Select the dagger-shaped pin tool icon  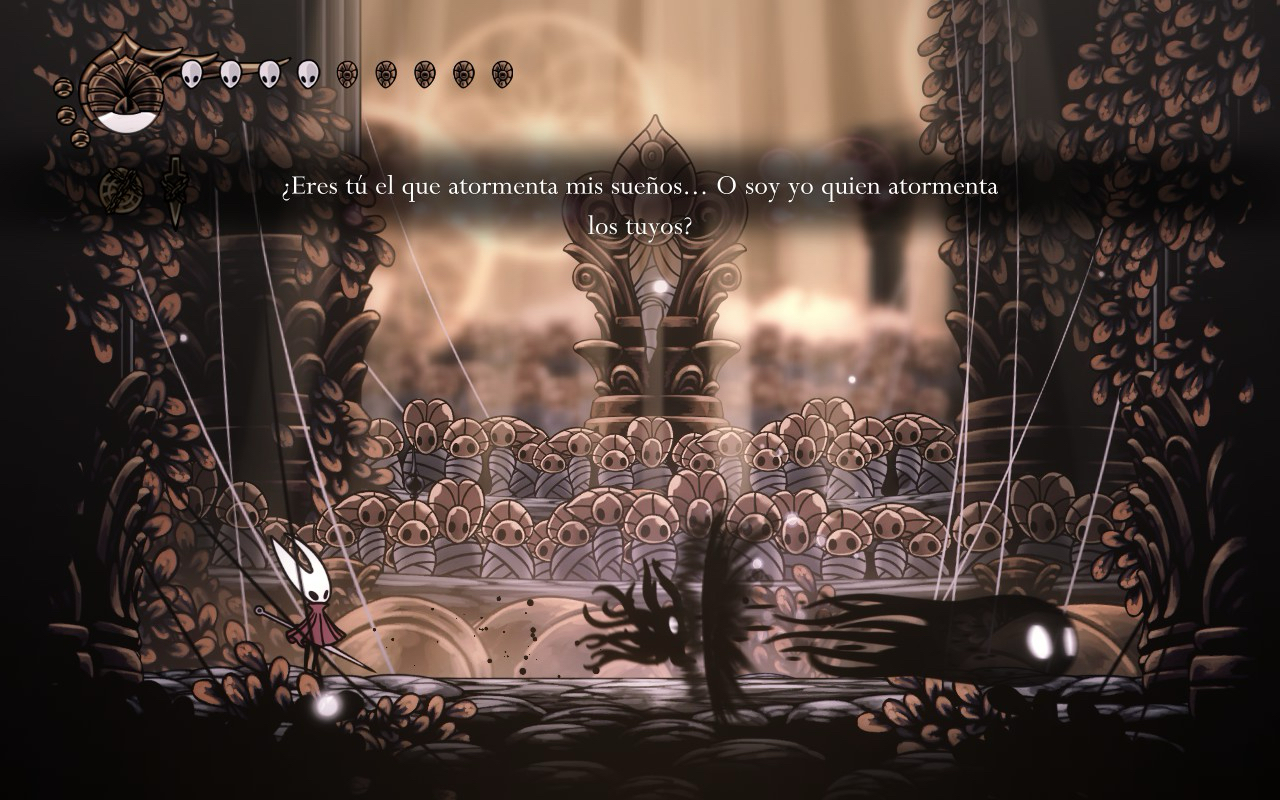175,190
